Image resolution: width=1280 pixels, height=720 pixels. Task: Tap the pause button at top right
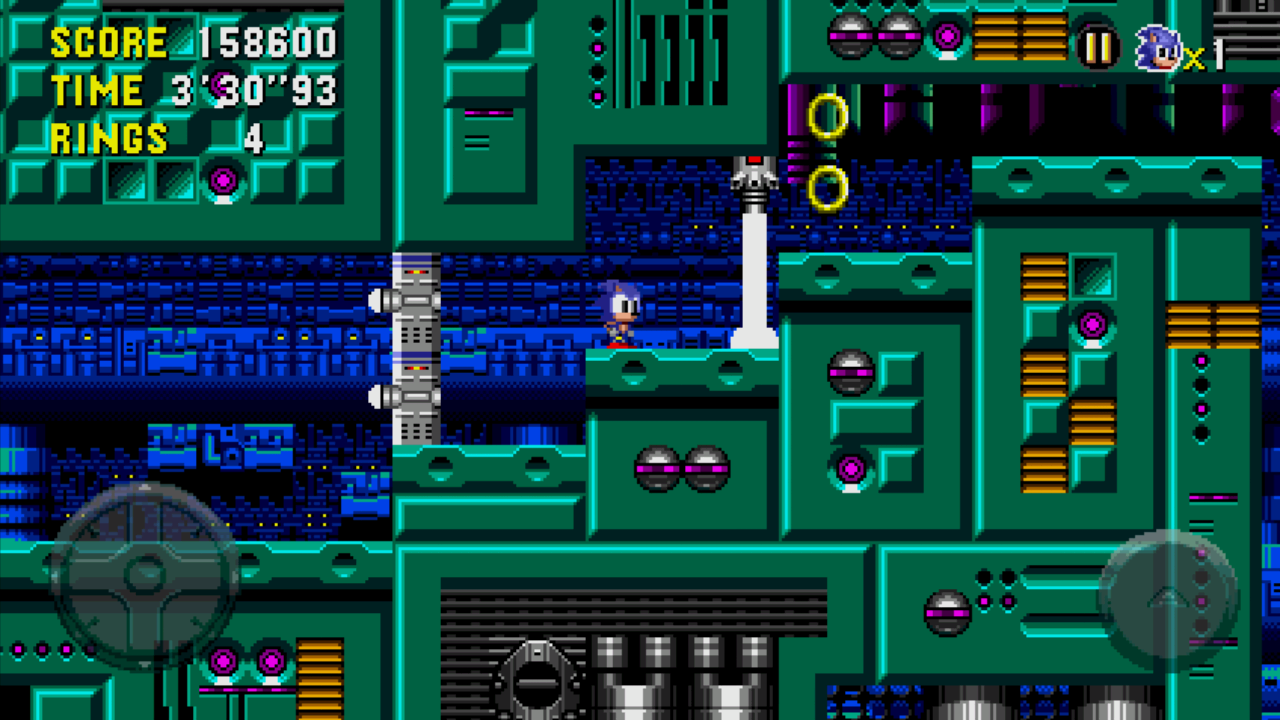1097,44
